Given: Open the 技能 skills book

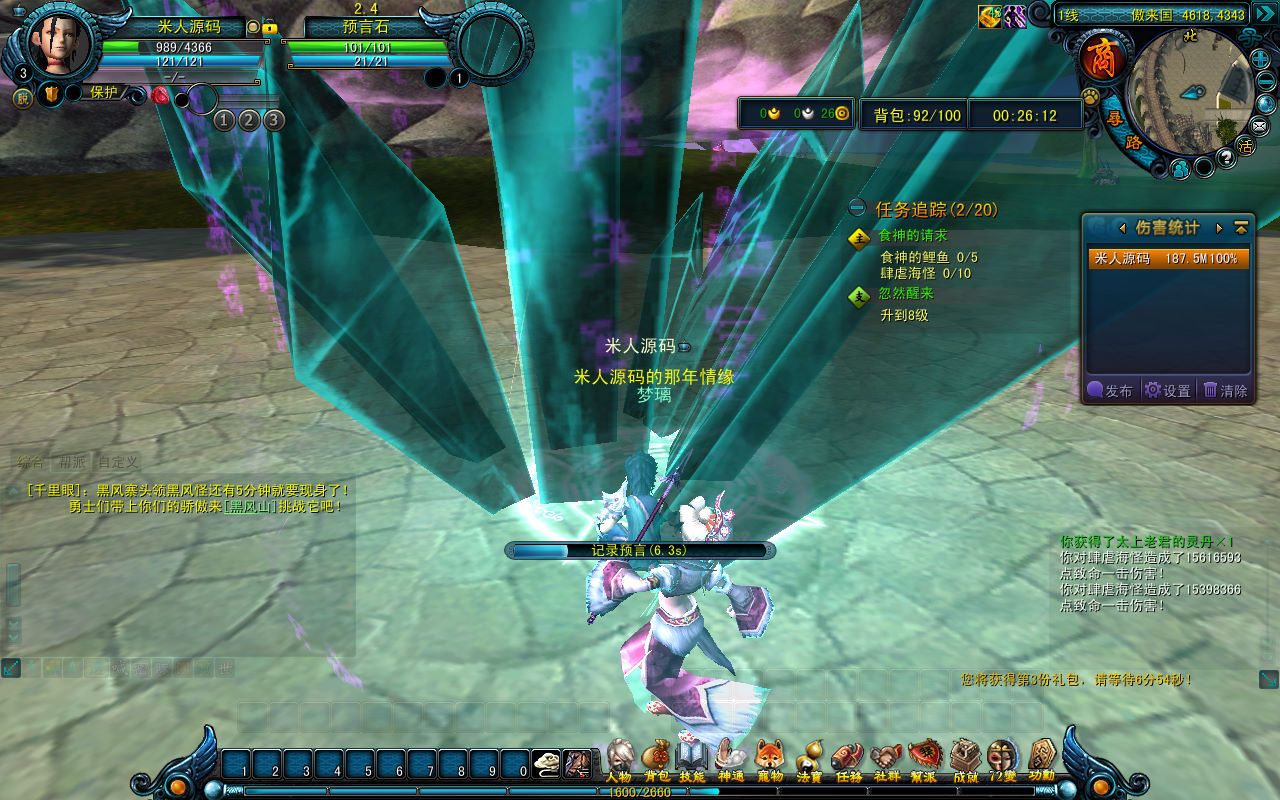Looking at the screenshot, I should [x=692, y=758].
